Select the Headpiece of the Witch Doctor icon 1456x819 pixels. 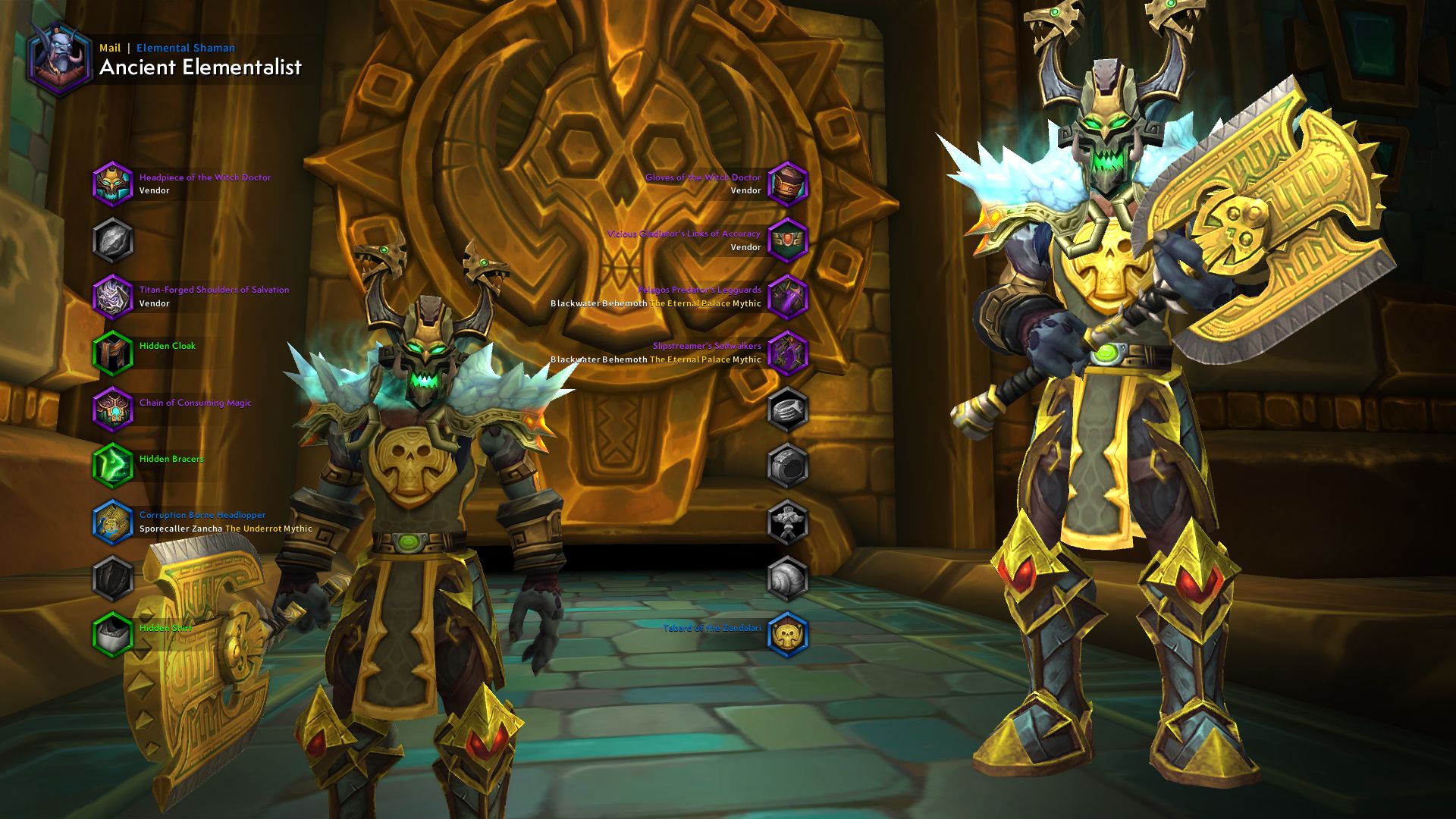tap(114, 184)
